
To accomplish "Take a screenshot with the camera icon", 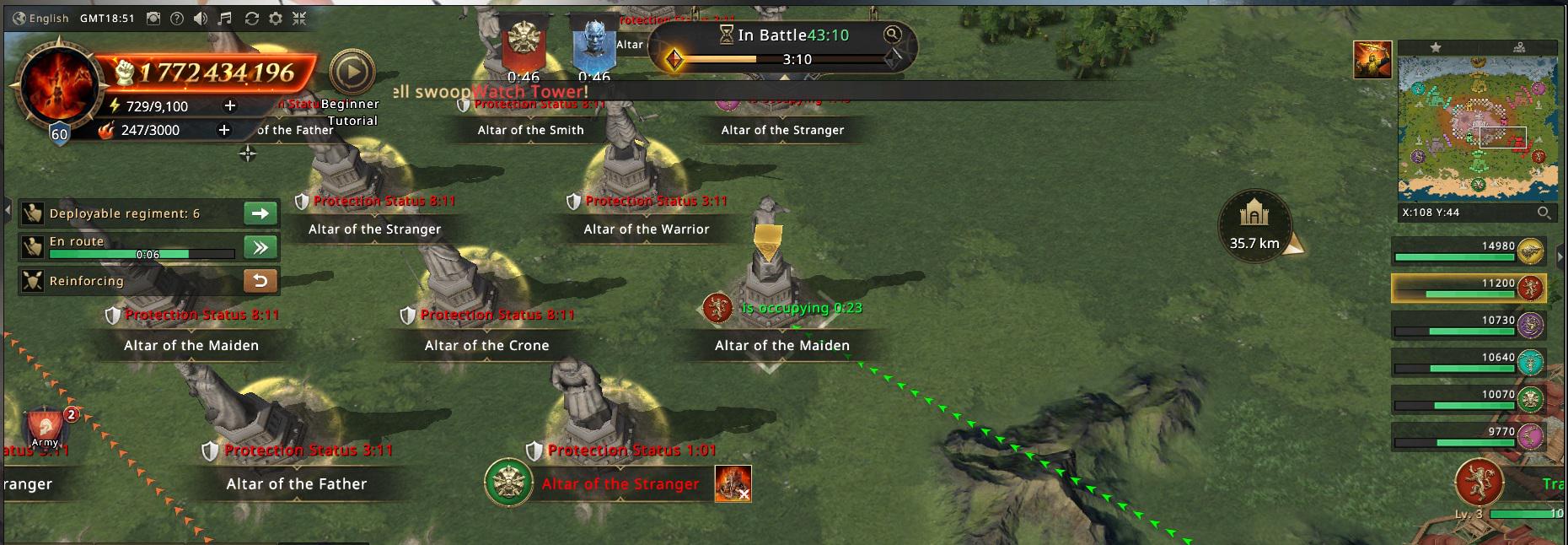I will click(x=153, y=18).
